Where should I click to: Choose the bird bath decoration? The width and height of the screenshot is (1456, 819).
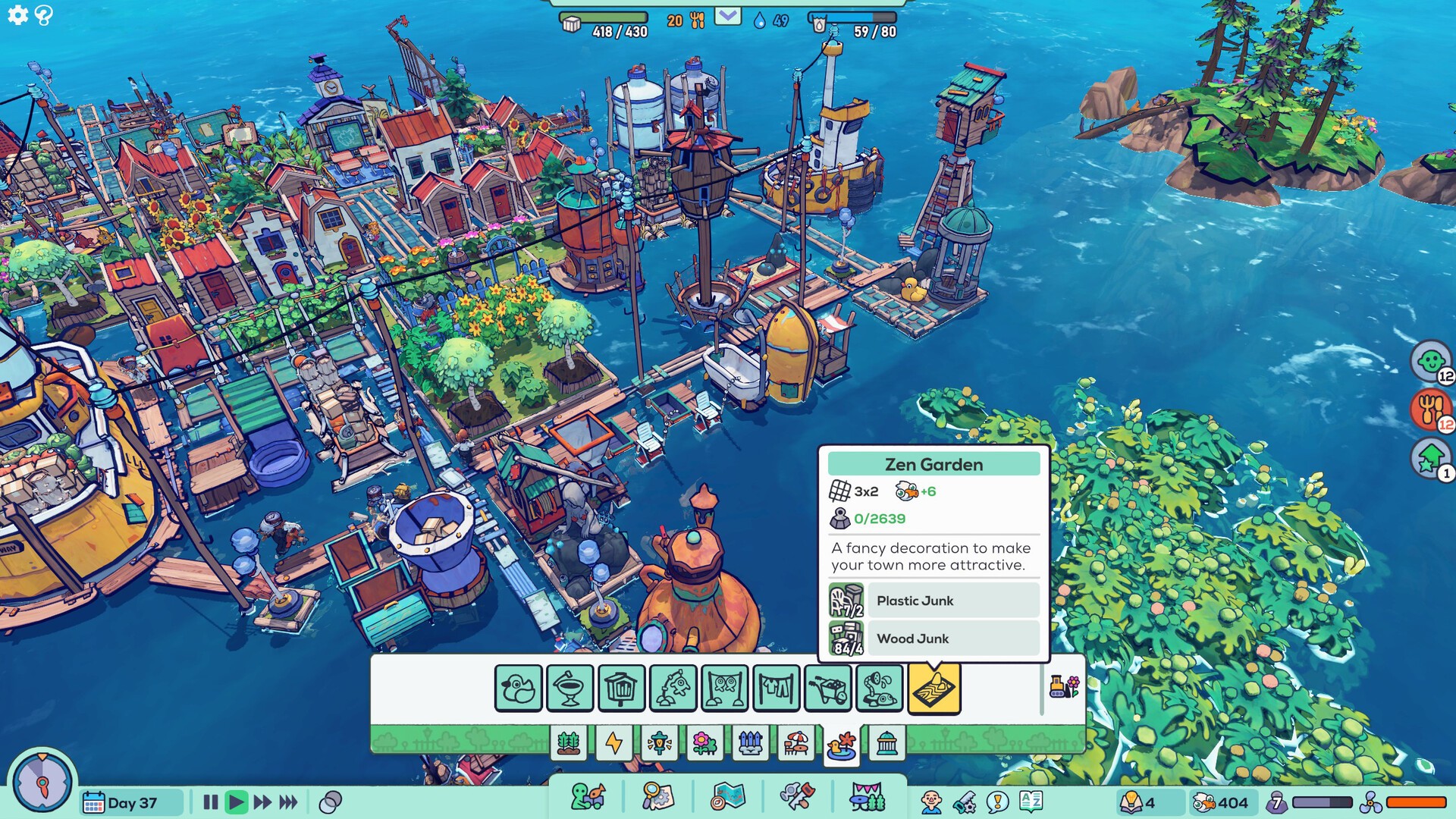tap(570, 689)
